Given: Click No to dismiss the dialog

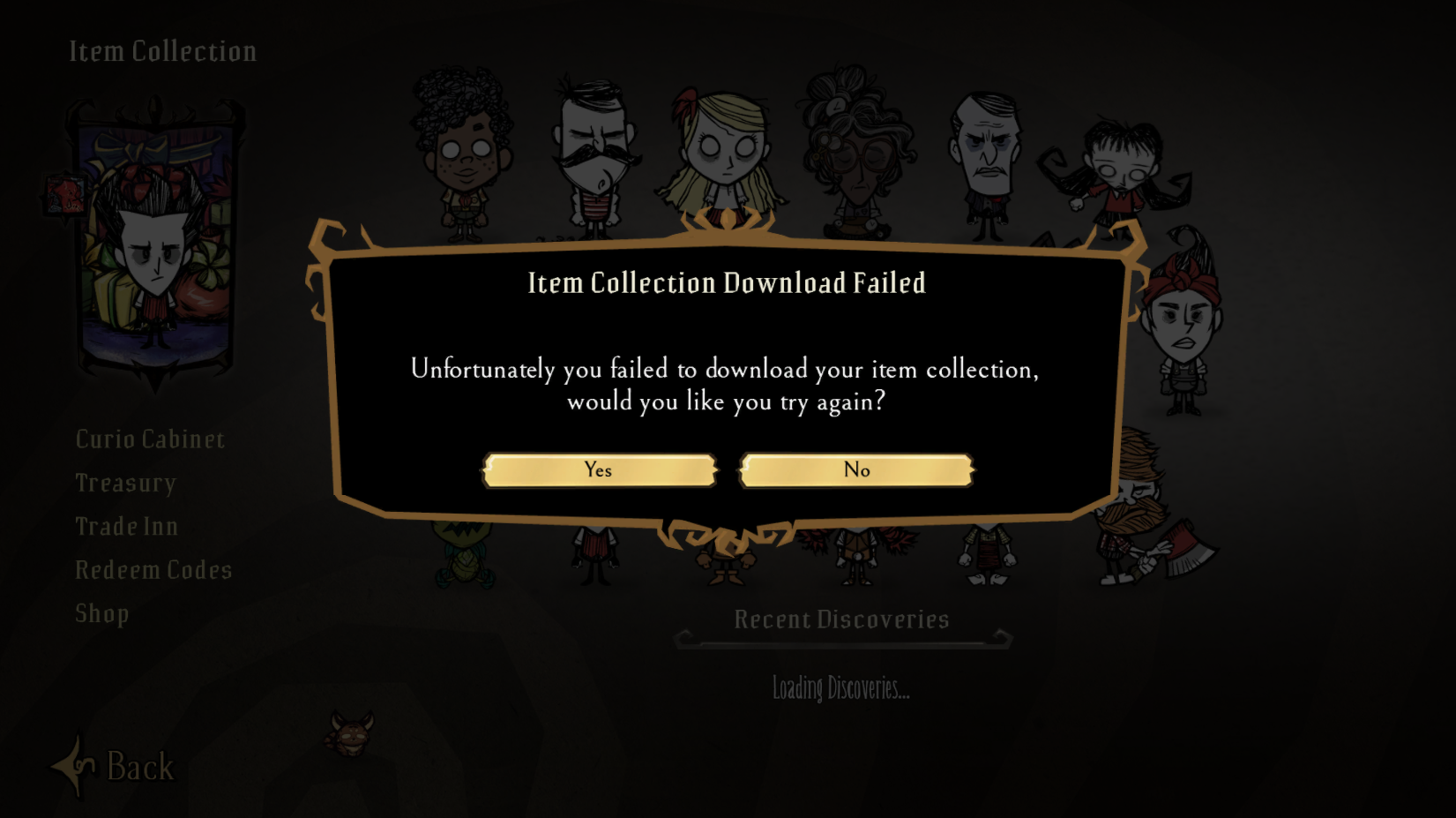Looking at the screenshot, I should [856, 469].
